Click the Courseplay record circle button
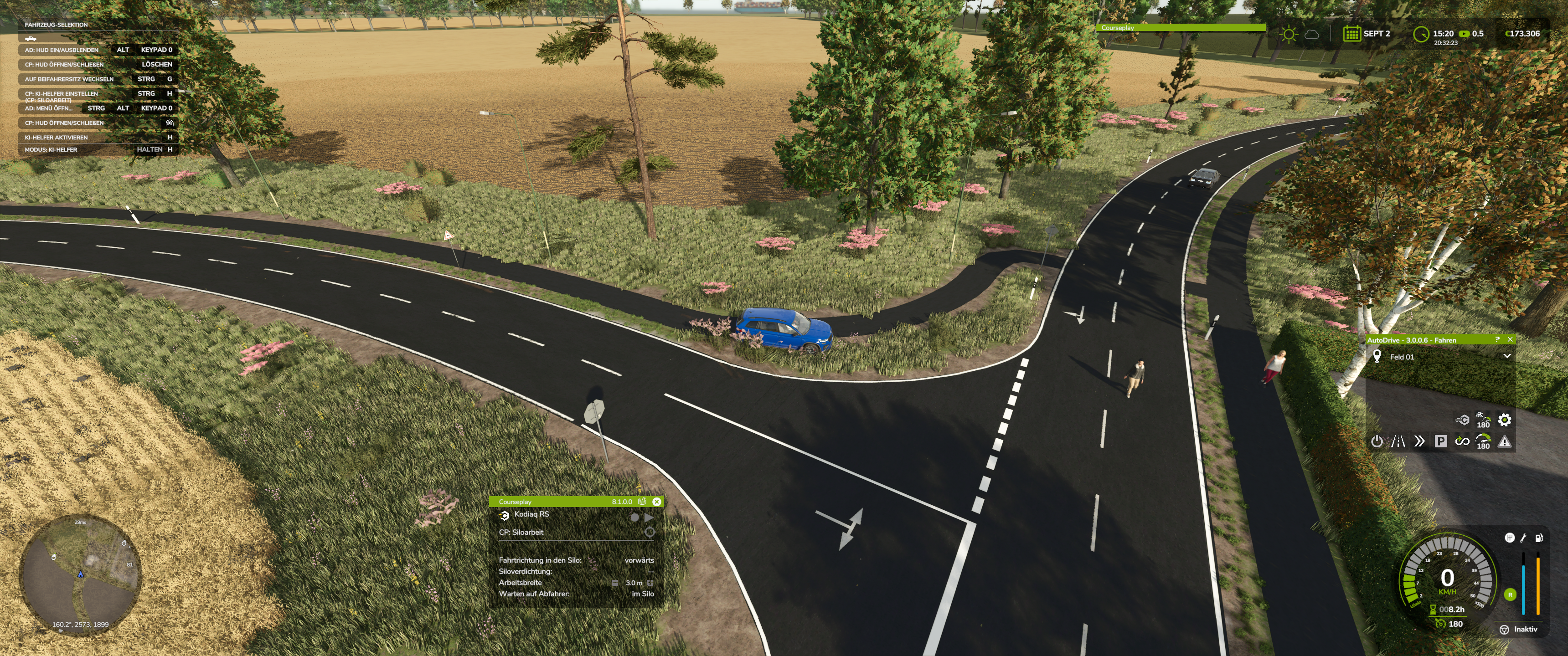Viewport: 1568px width, 656px height. click(634, 517)
